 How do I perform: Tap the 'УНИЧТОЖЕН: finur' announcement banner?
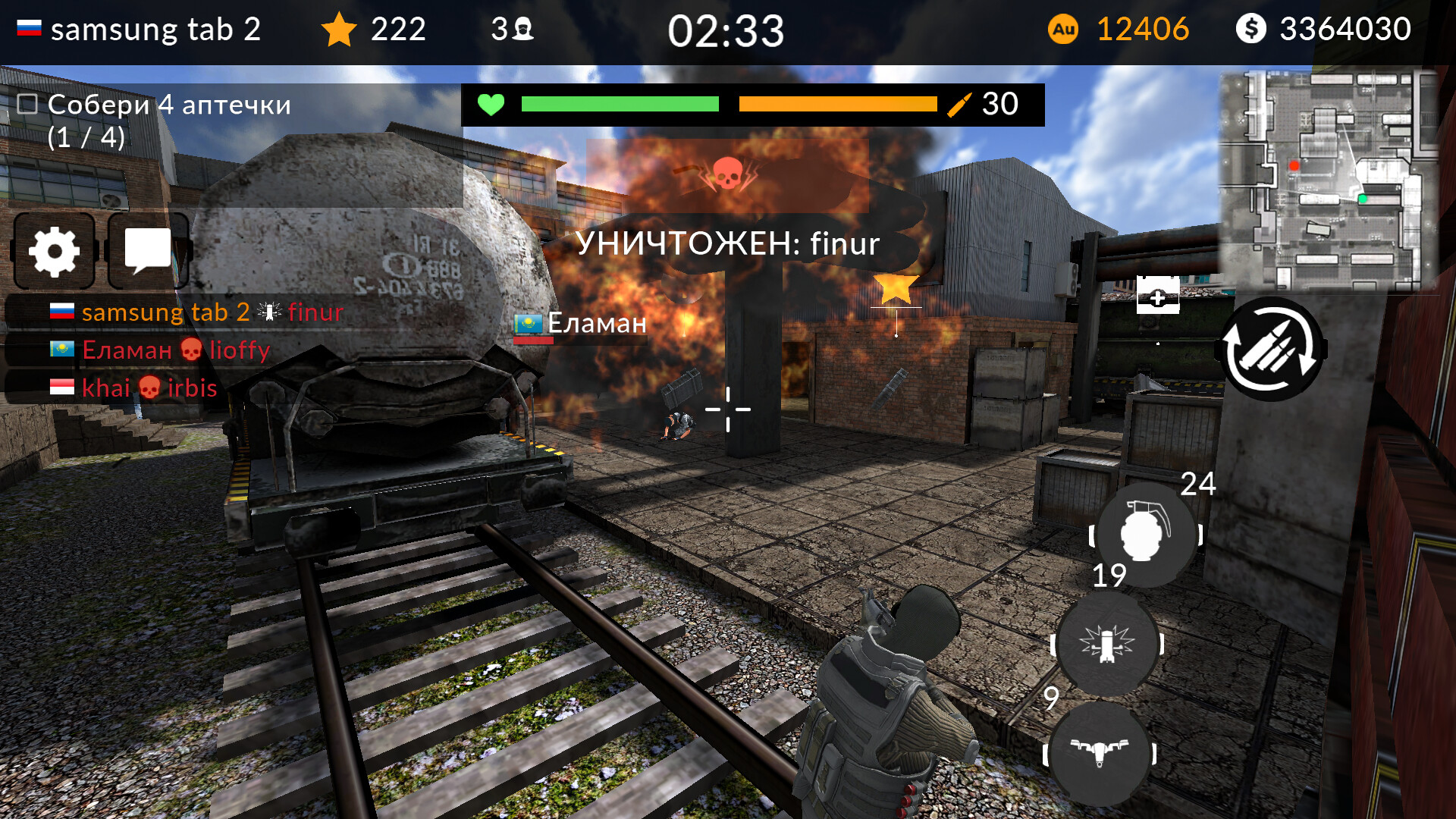(726, 244)
